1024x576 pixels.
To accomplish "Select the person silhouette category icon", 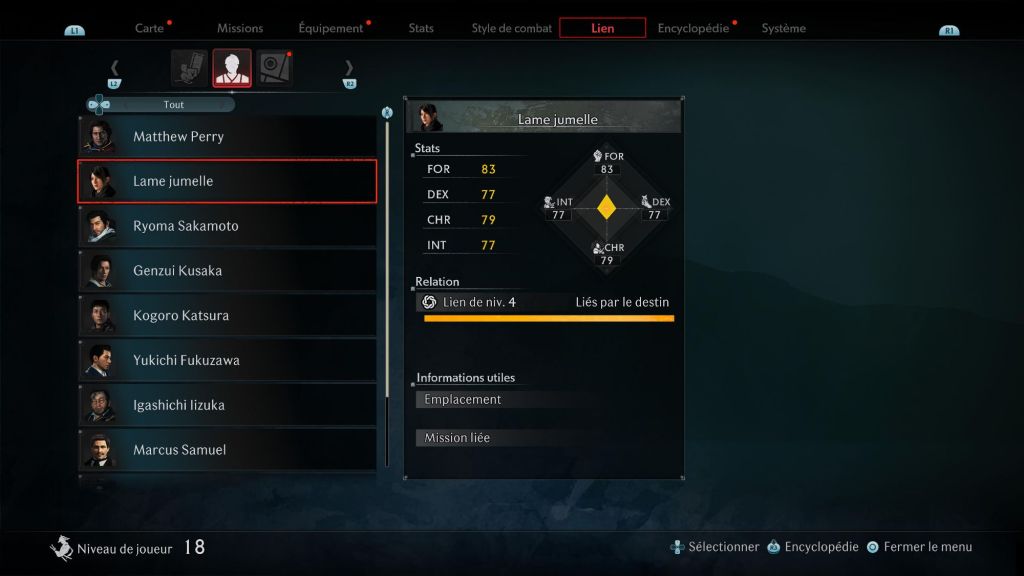I will pyautogui.click(x=232, y=68).
